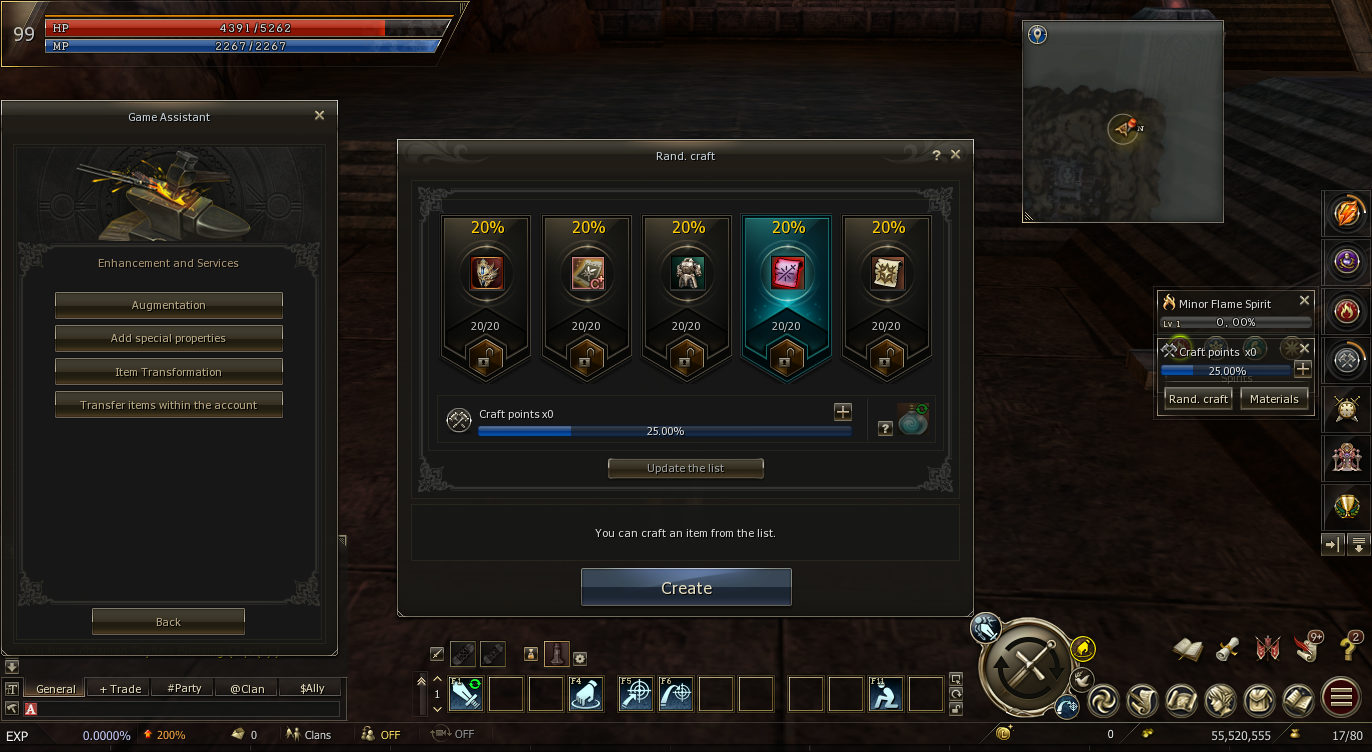Update the craft list
The image size is (1372, 752).
click(x=686, y=468)
